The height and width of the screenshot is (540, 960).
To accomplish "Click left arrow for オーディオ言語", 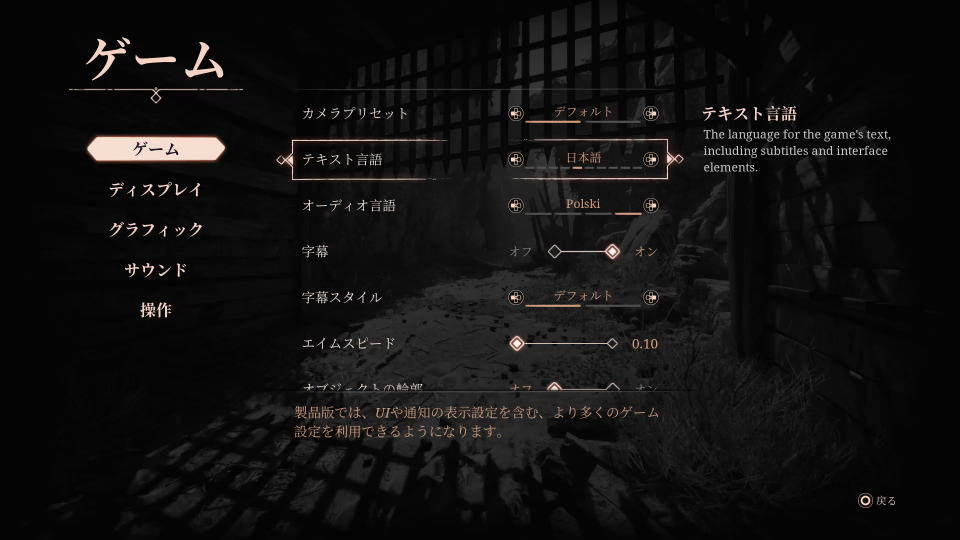I will click(516, 205).
